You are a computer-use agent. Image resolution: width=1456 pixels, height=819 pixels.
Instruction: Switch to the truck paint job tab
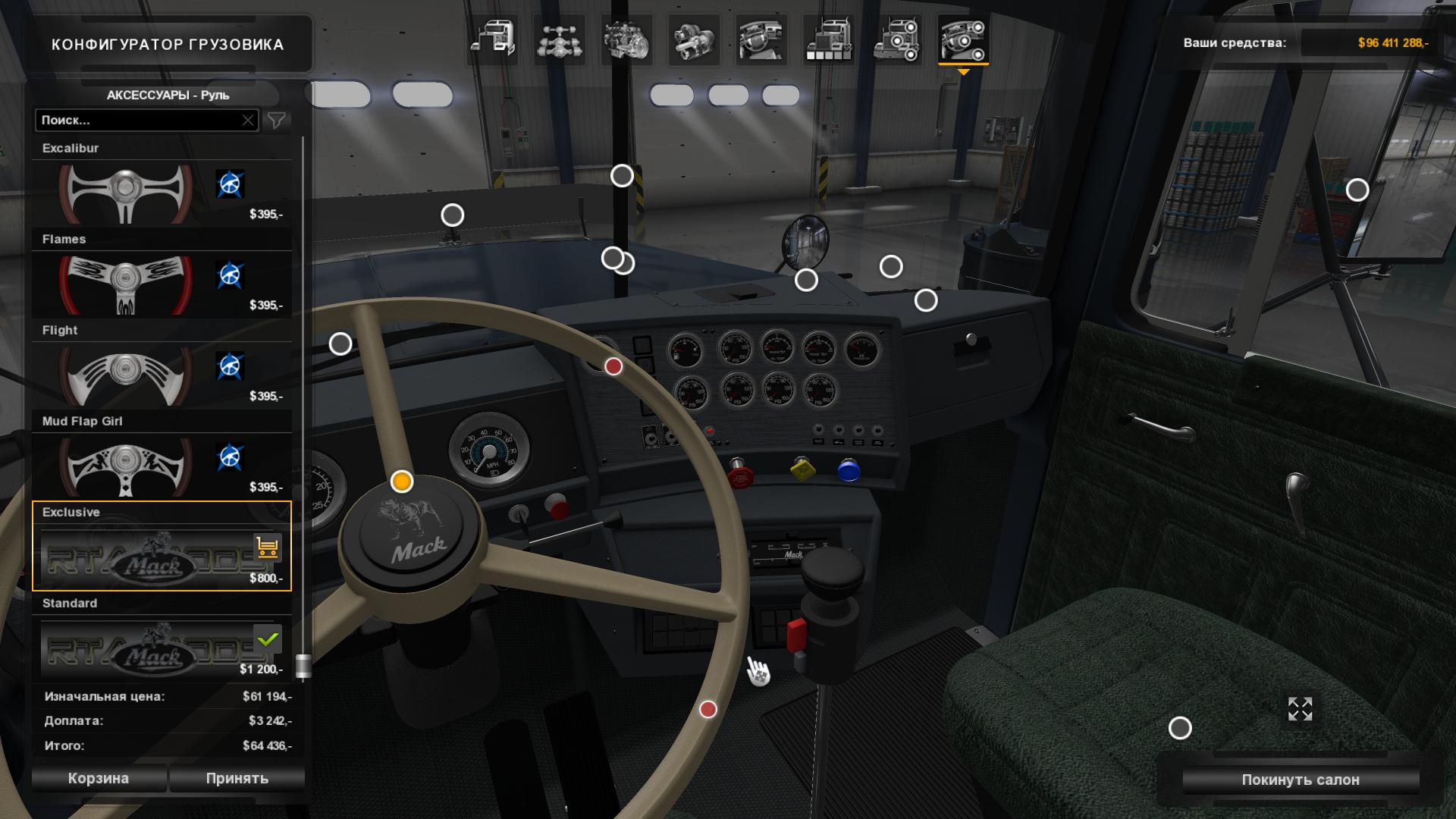pyautogui.click(x=828, y=39)
